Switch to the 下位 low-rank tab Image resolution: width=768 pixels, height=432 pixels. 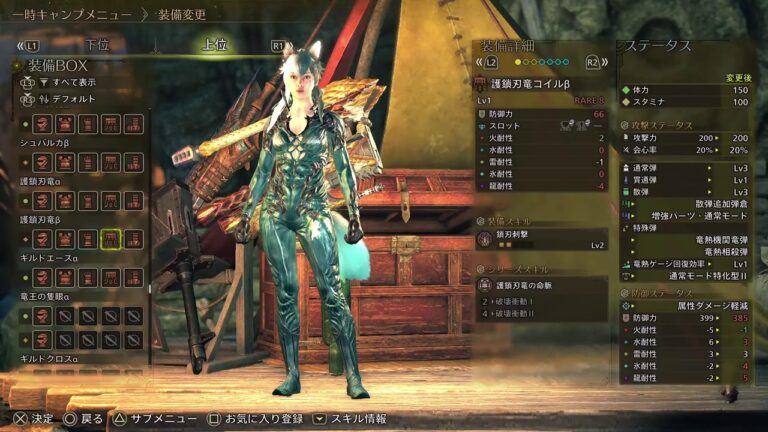pos(97,45)
